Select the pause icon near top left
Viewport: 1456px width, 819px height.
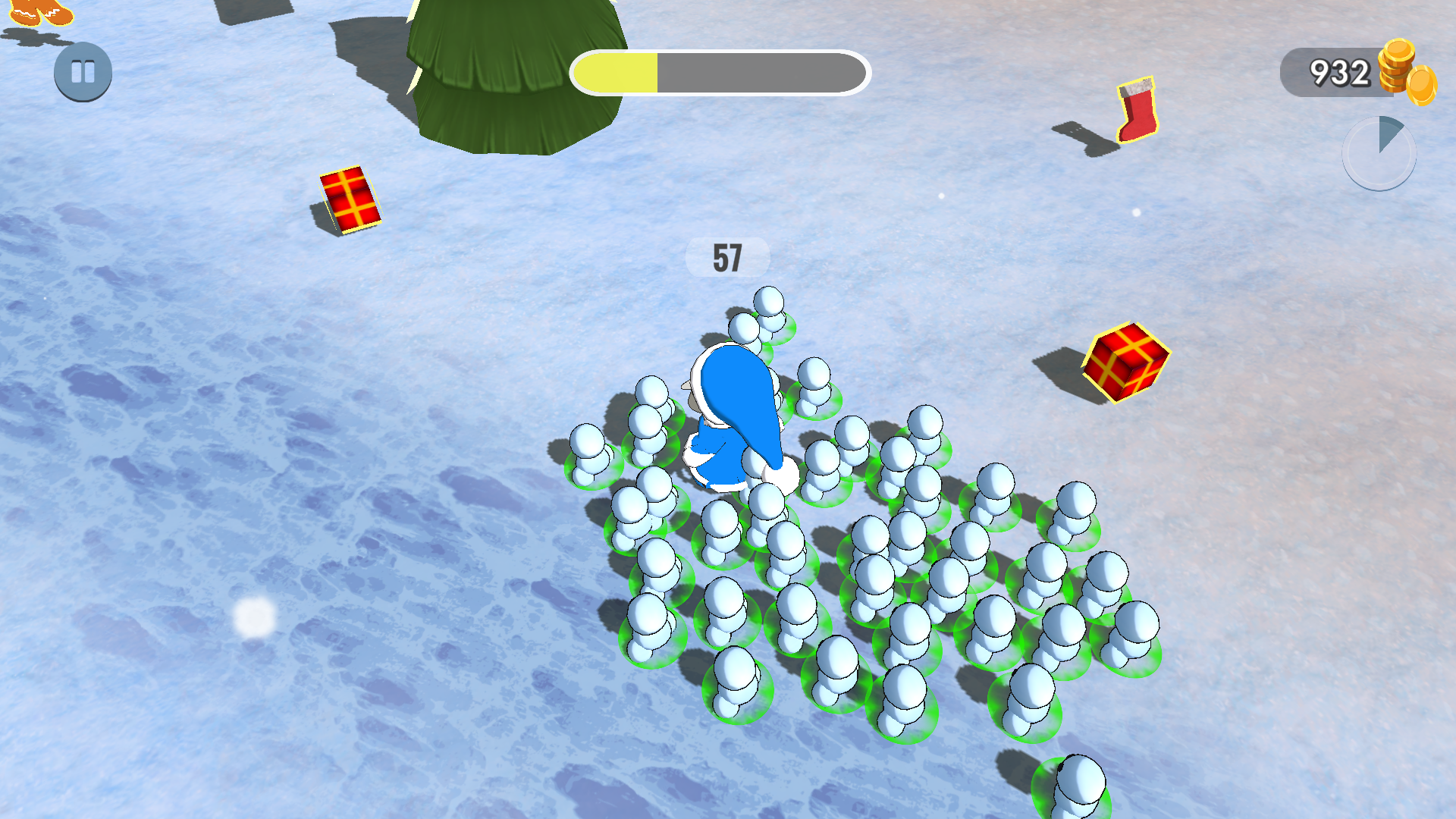coord(83,71)
